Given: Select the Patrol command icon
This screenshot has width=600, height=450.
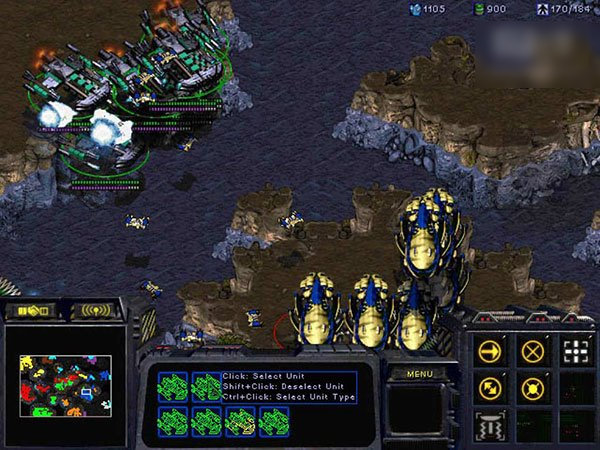Looking at the screenshot, I should (x=491, y=389).
